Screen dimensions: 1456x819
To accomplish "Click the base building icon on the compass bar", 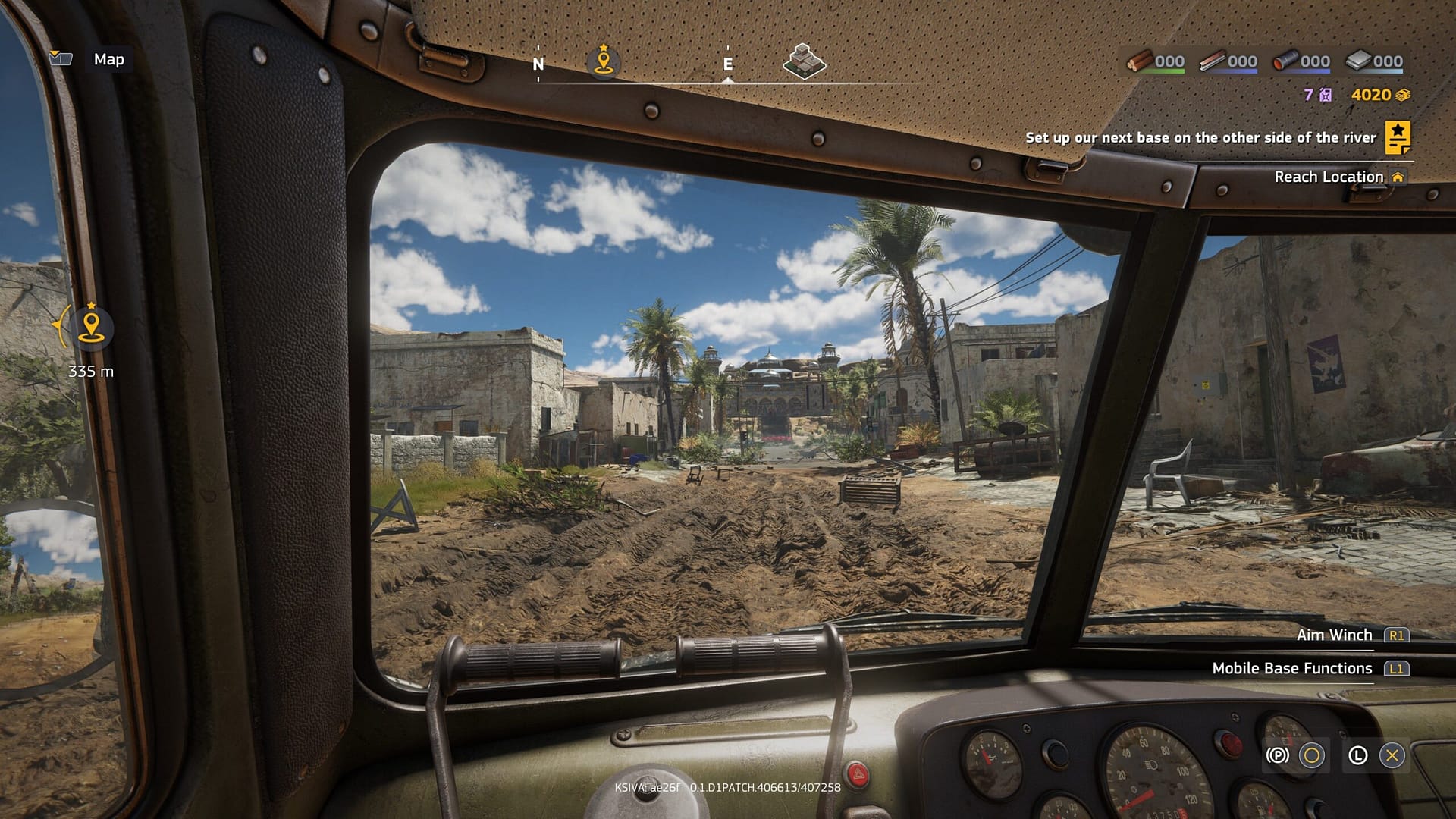I will [802, 61].
